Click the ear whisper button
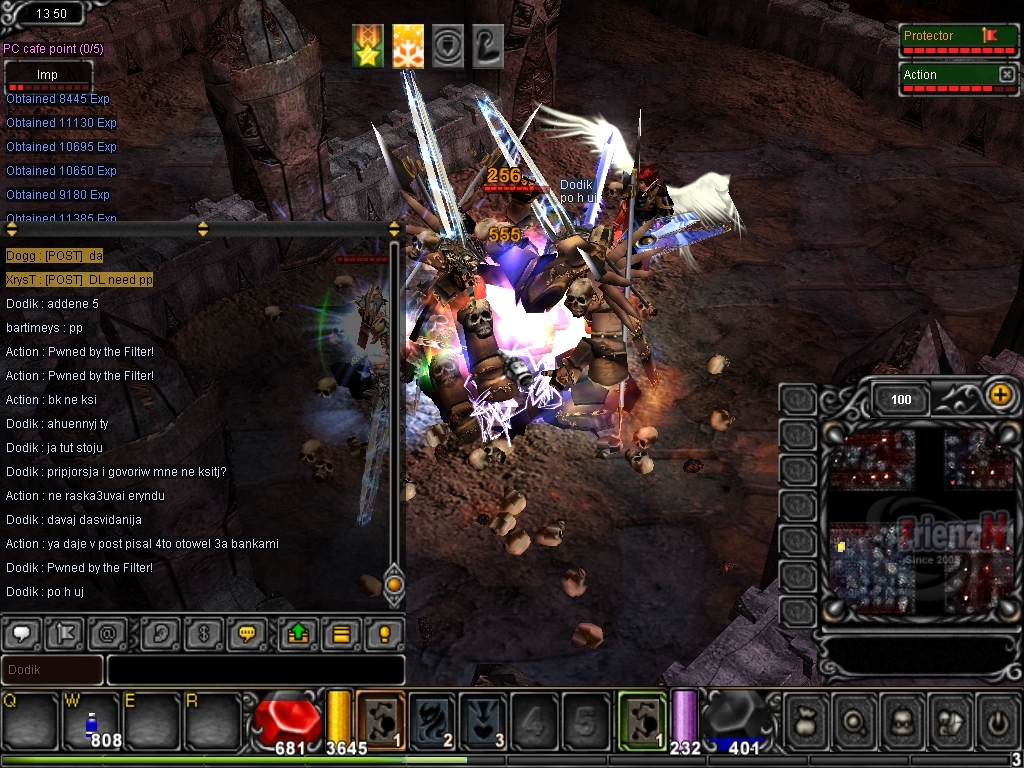1024x768 pixels. pos(159,633)
